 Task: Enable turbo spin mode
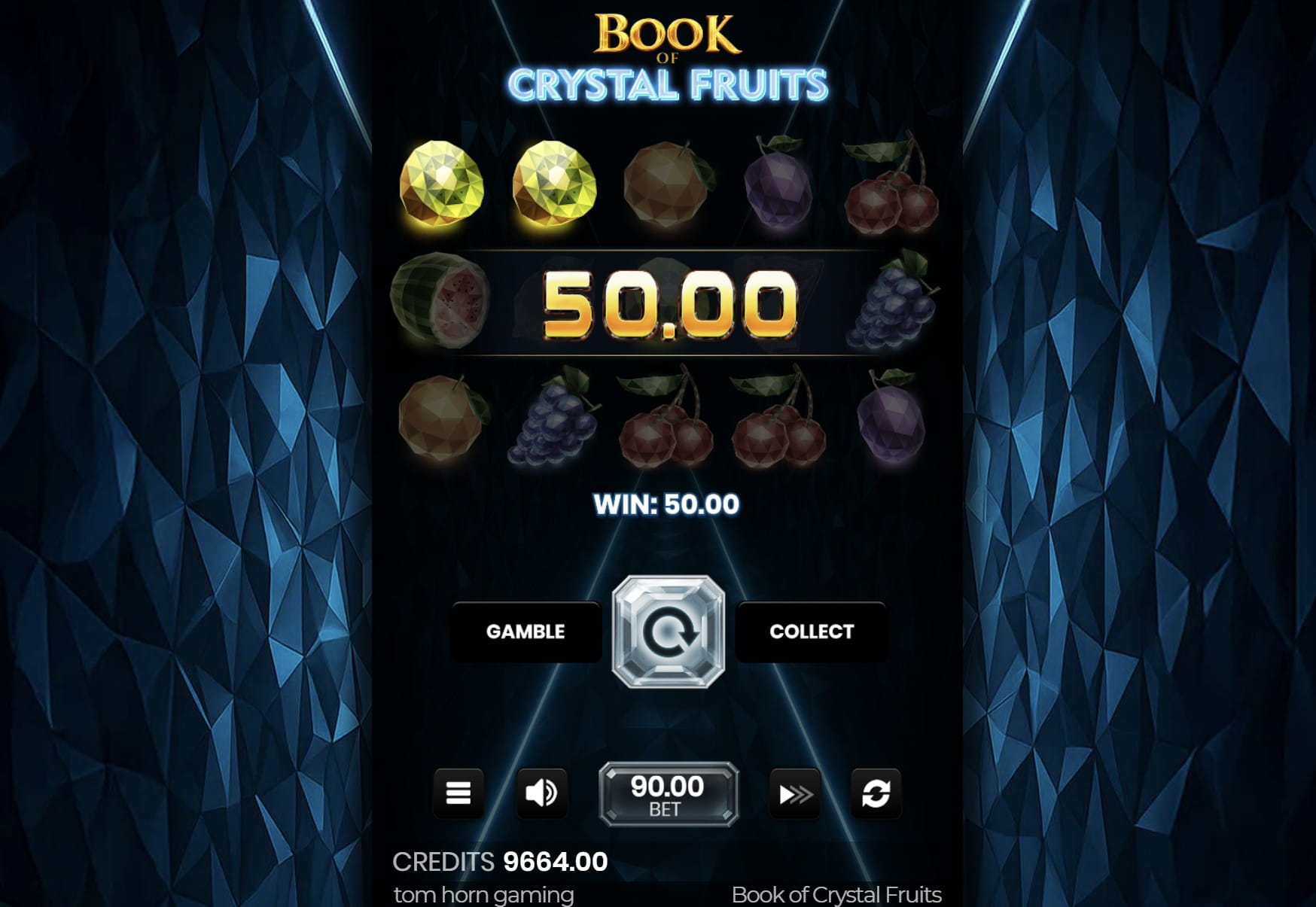(794, 793)
